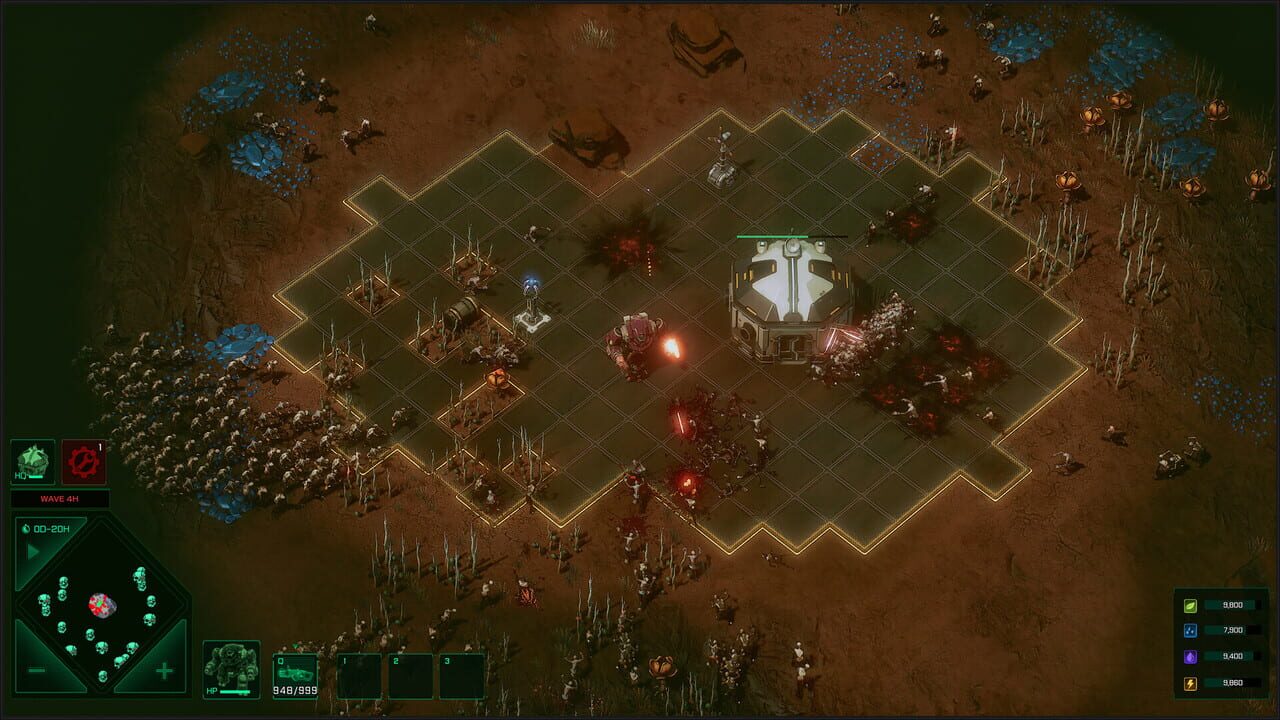Click the green leaf resource icon
1280x720 pixels.
point(1193,605)
